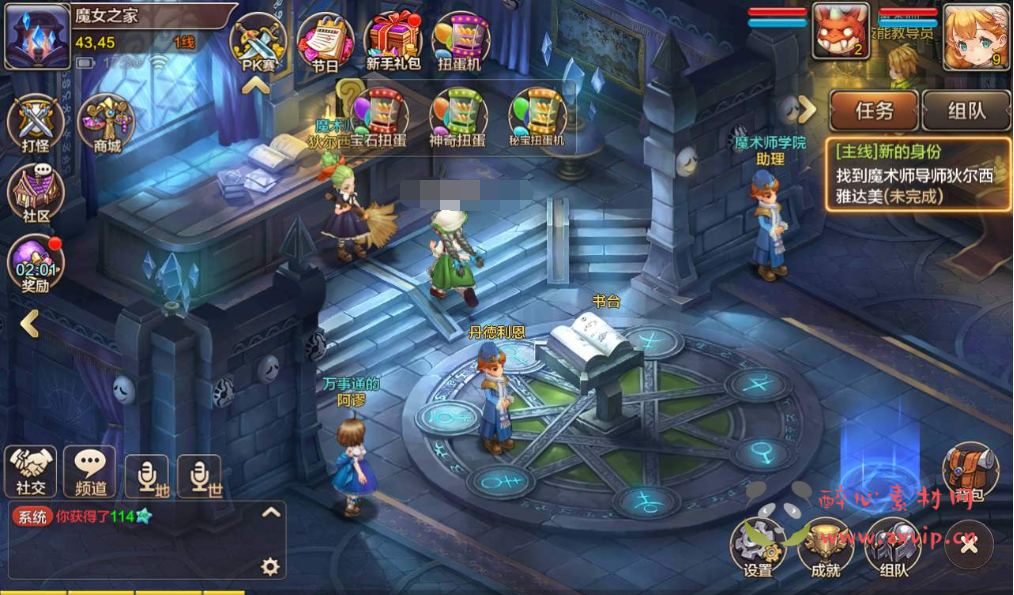Select the 神奇扭蛋 gacha option
This screenshot has width=1014, height=595.
pyautogui.click(x=458, y=116)
